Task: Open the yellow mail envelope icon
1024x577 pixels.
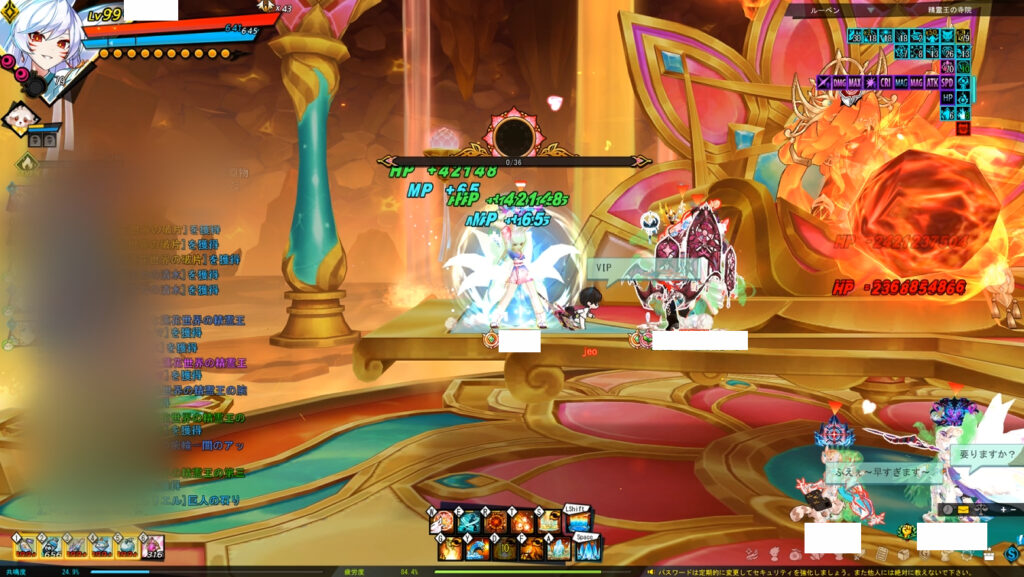Action: click(963, 509)
